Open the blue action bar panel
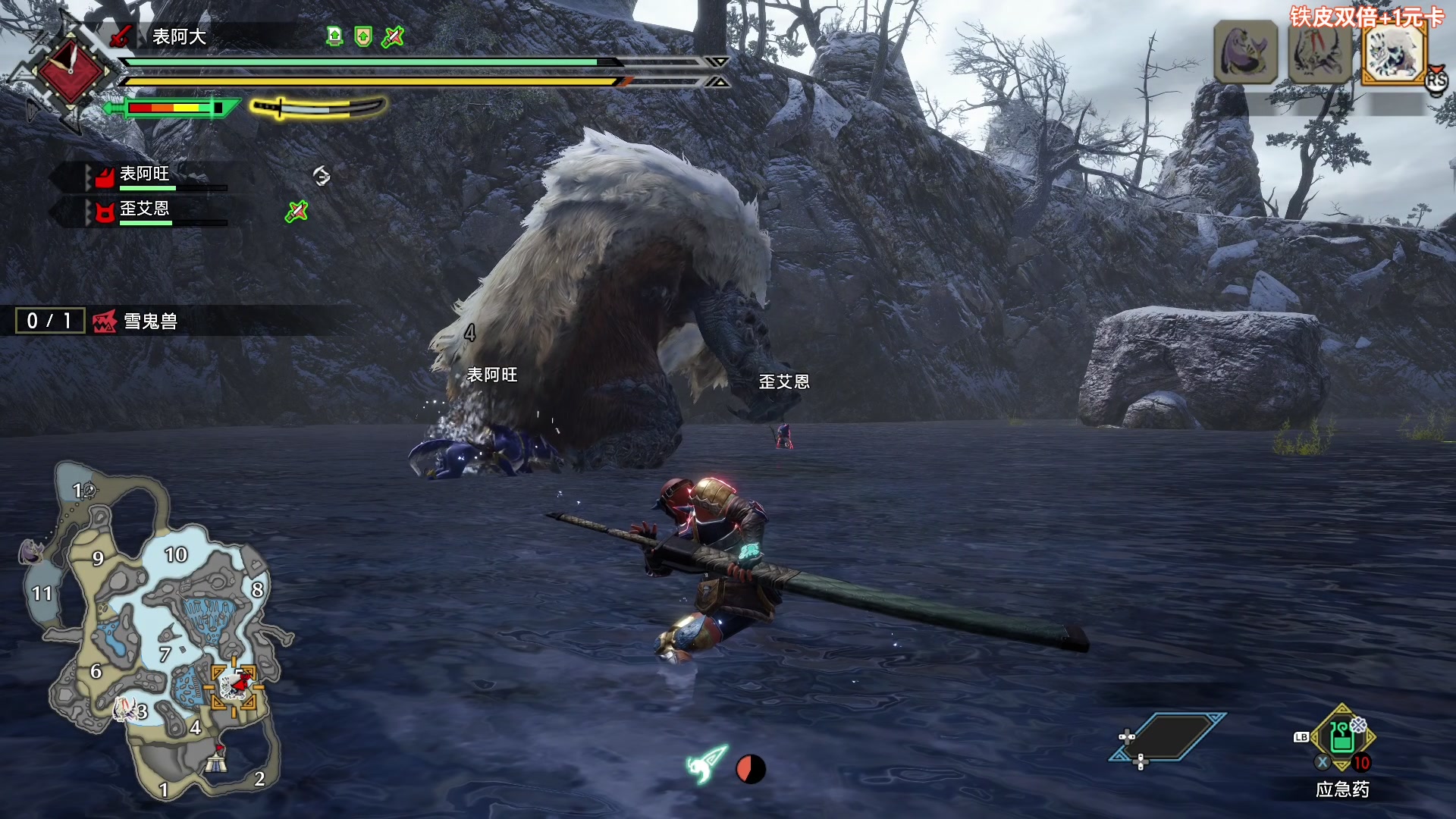Image resolution: width=1456 pixels, height=819 pixels. point(1168,737)
